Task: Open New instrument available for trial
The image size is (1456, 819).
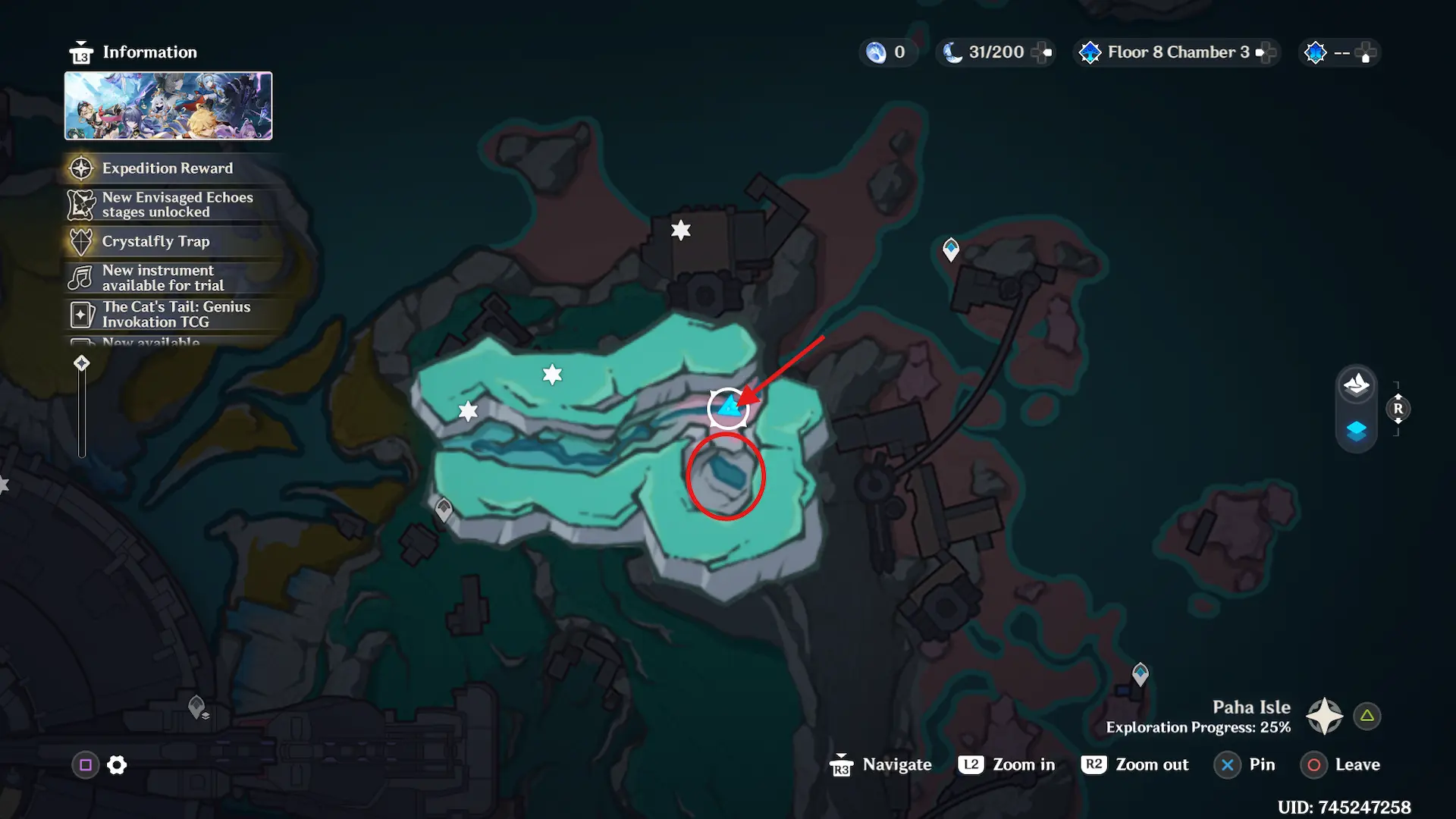Action: point(163,278)
